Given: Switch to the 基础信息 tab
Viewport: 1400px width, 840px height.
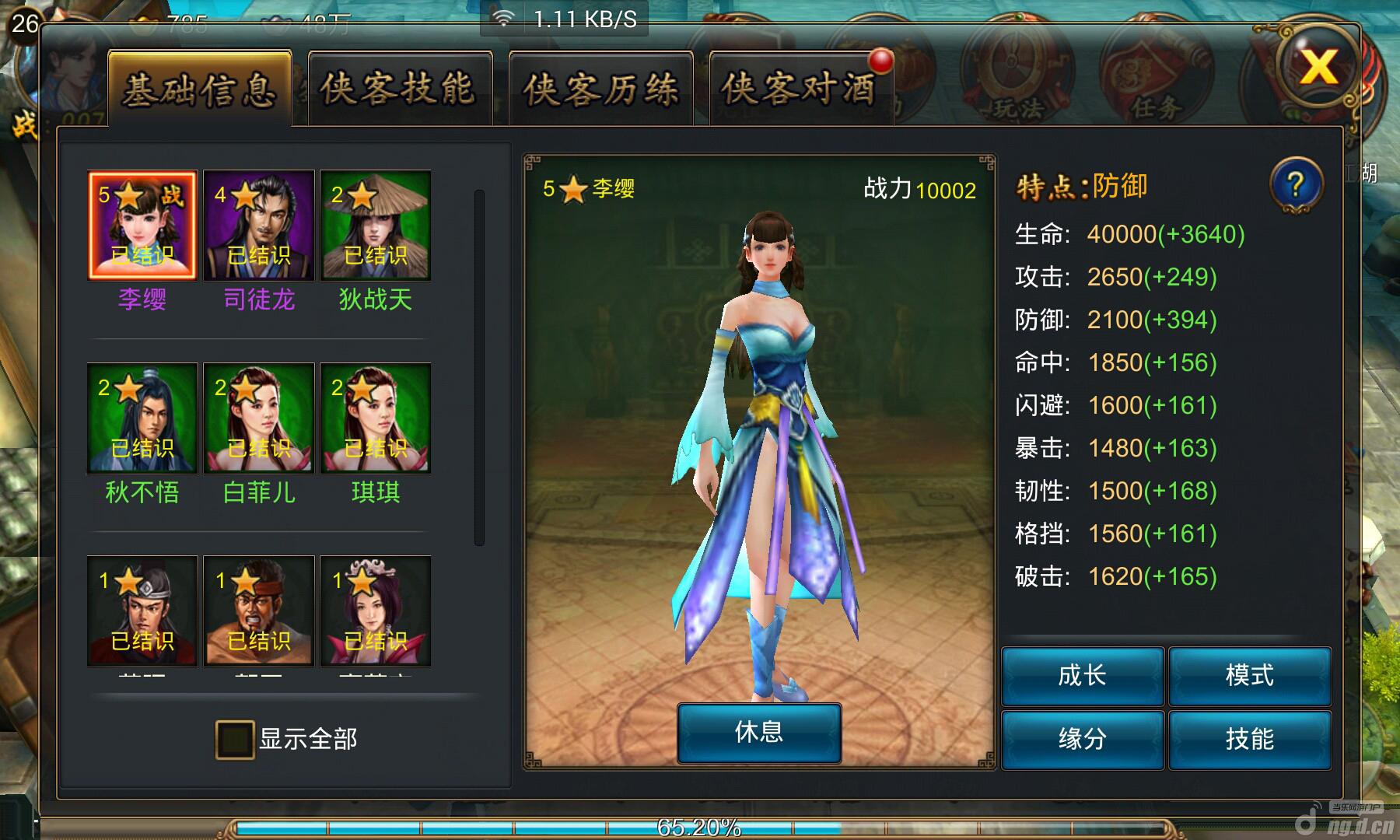Looking at the screenshot, I should tap(200, 89).
